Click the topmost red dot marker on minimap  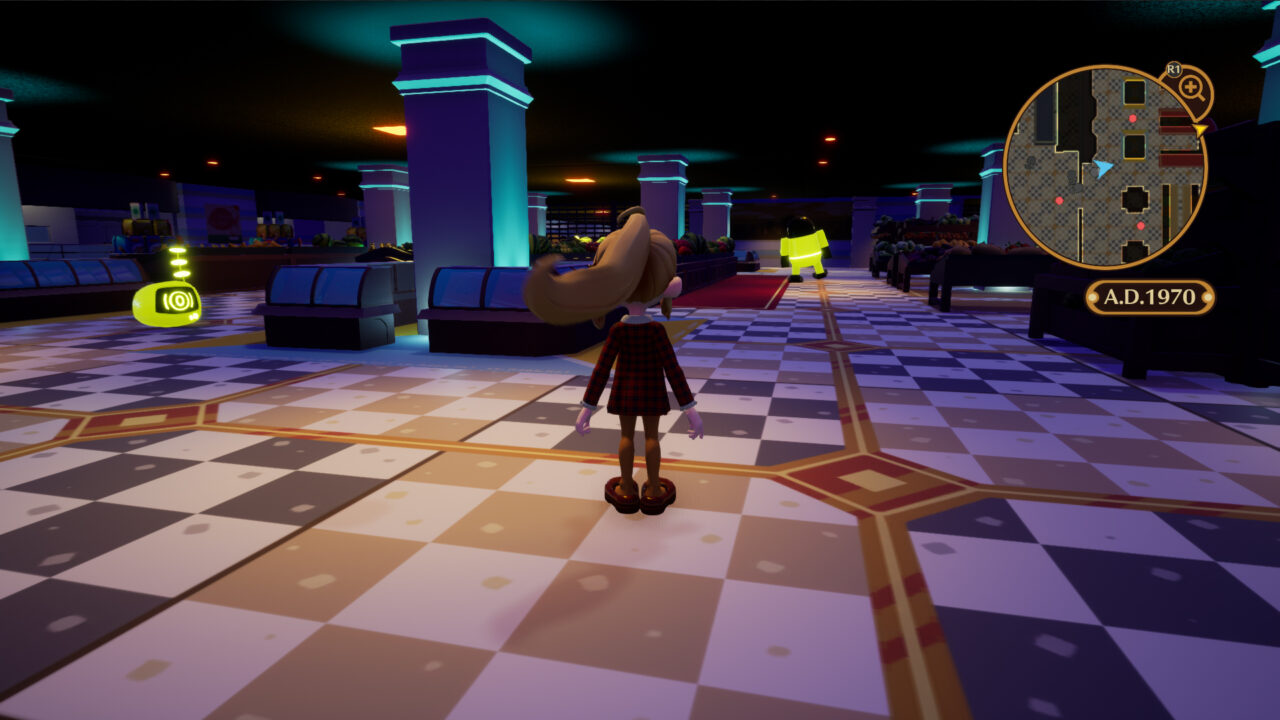[x=1131, y=118]
